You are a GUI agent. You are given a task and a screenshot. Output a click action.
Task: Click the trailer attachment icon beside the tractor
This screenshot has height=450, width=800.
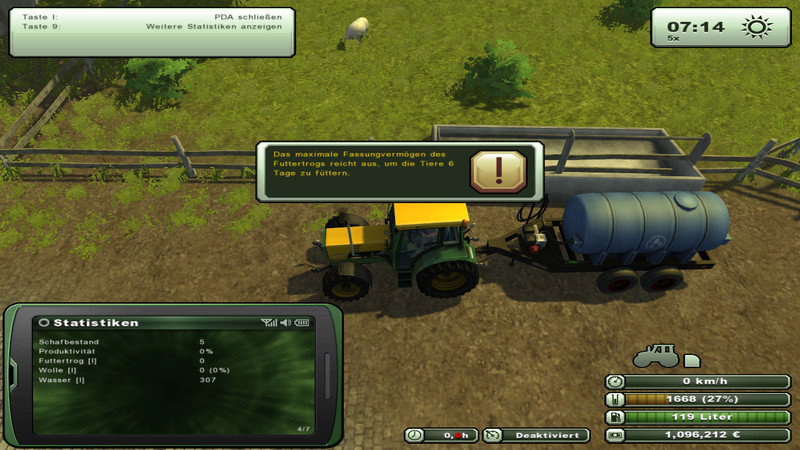[x=692, y=360]
